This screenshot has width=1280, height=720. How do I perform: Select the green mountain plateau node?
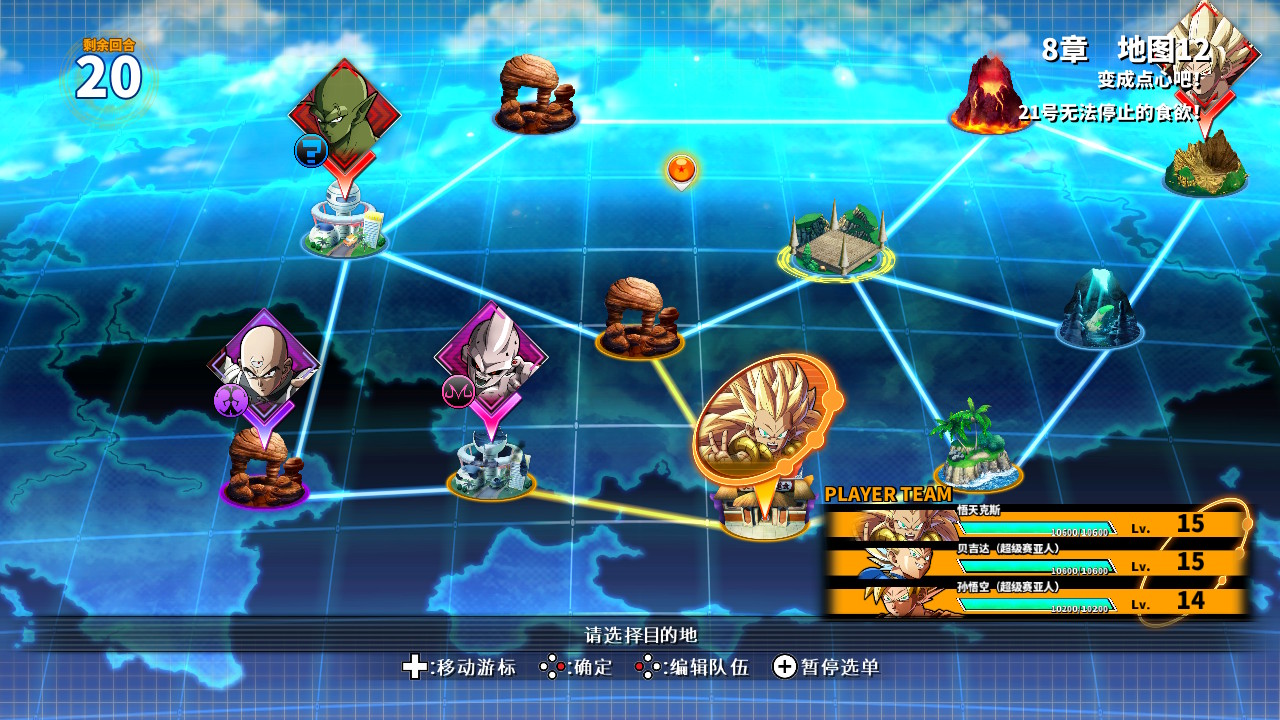click(x=1205, y=164)
